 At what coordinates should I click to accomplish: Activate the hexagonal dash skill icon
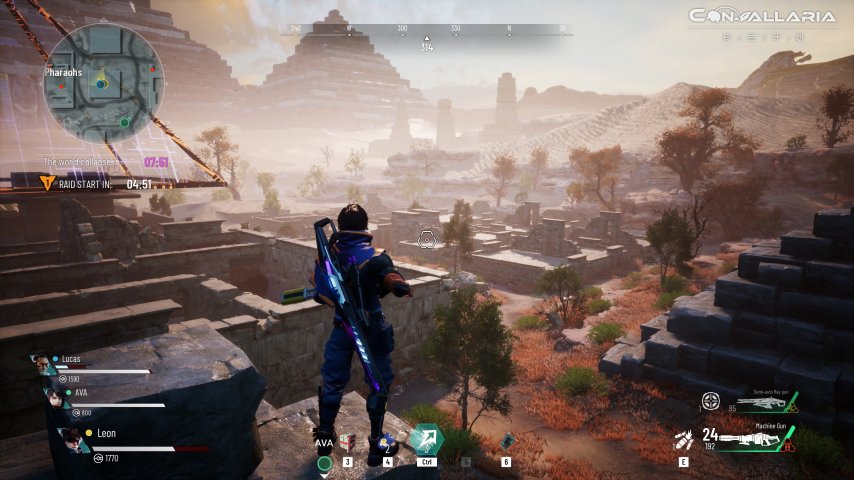(x=426, y=439)
